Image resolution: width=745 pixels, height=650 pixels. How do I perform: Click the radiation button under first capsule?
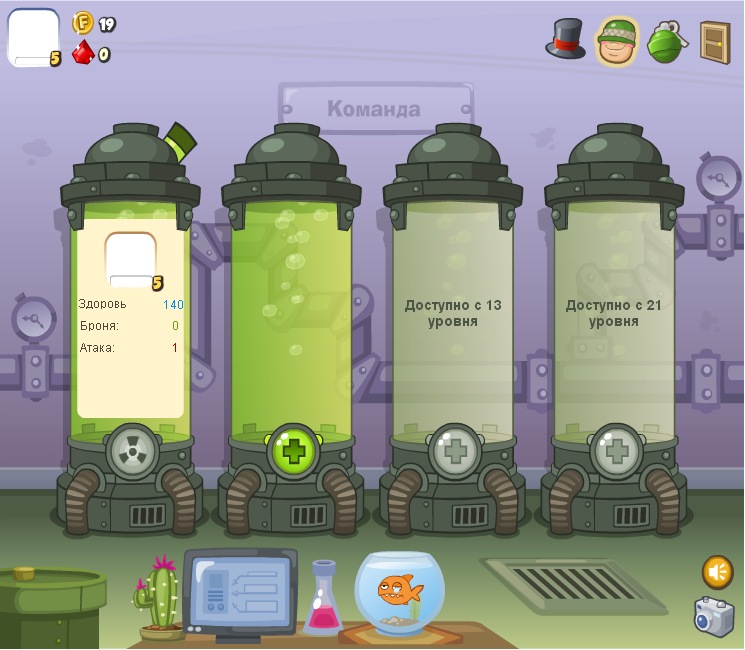pos(132,451)
